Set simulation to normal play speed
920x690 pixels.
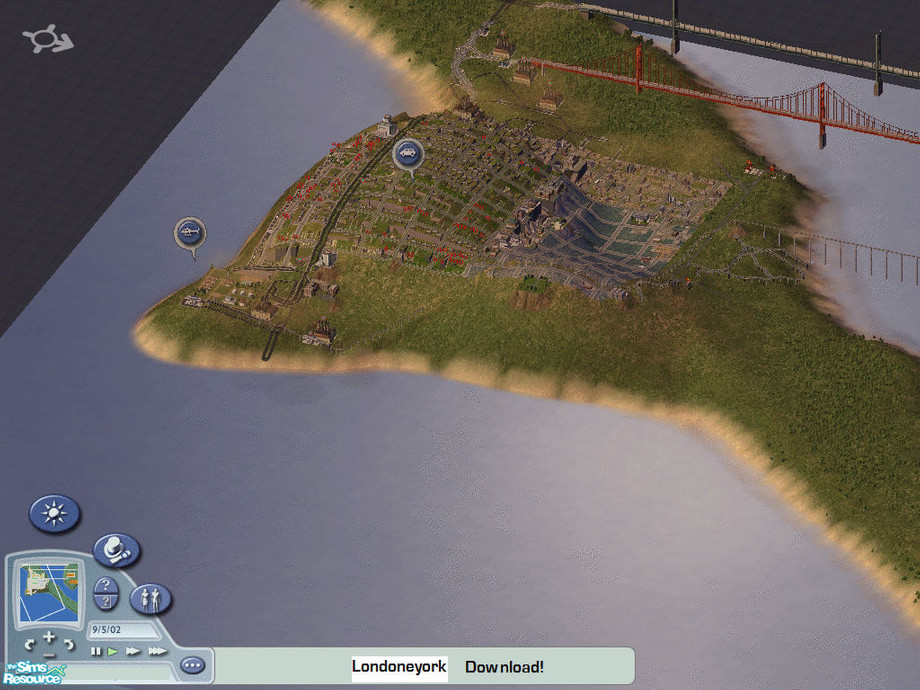[x=113, y=652]
